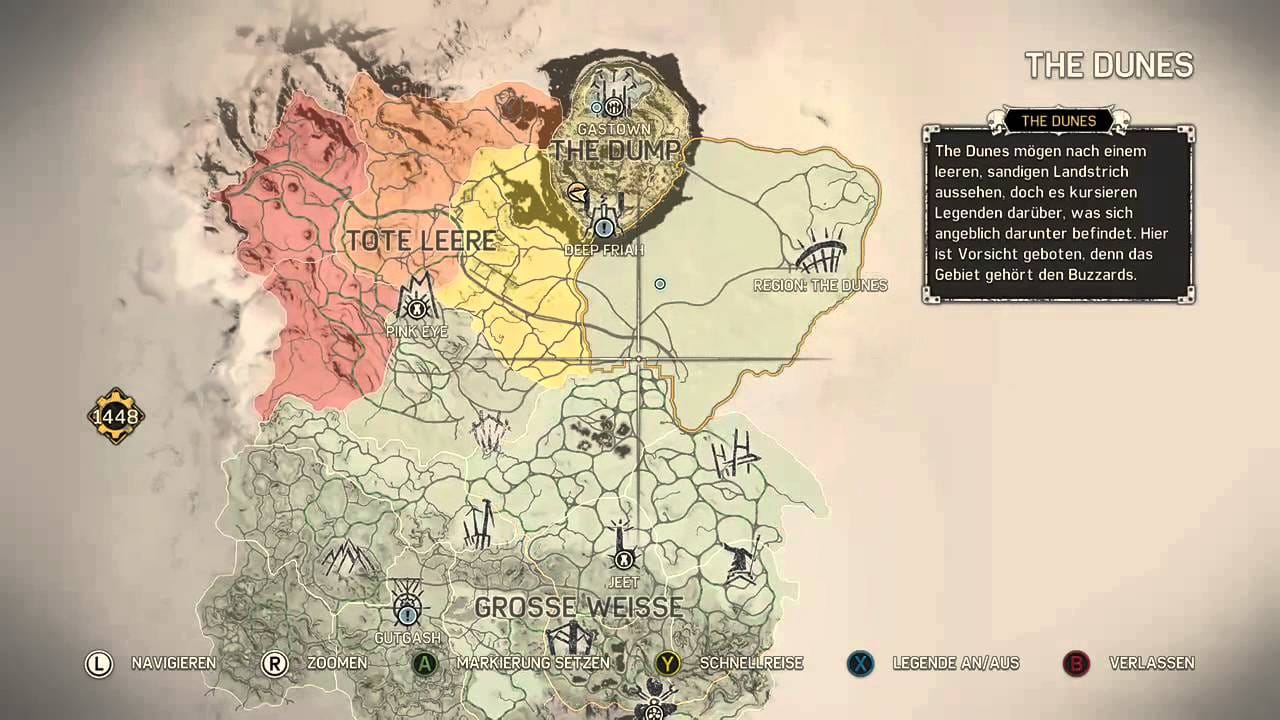The height and width of the screenshot is (720, 1280).
Task: Click the green A button prompt
Action: [426, 663]
